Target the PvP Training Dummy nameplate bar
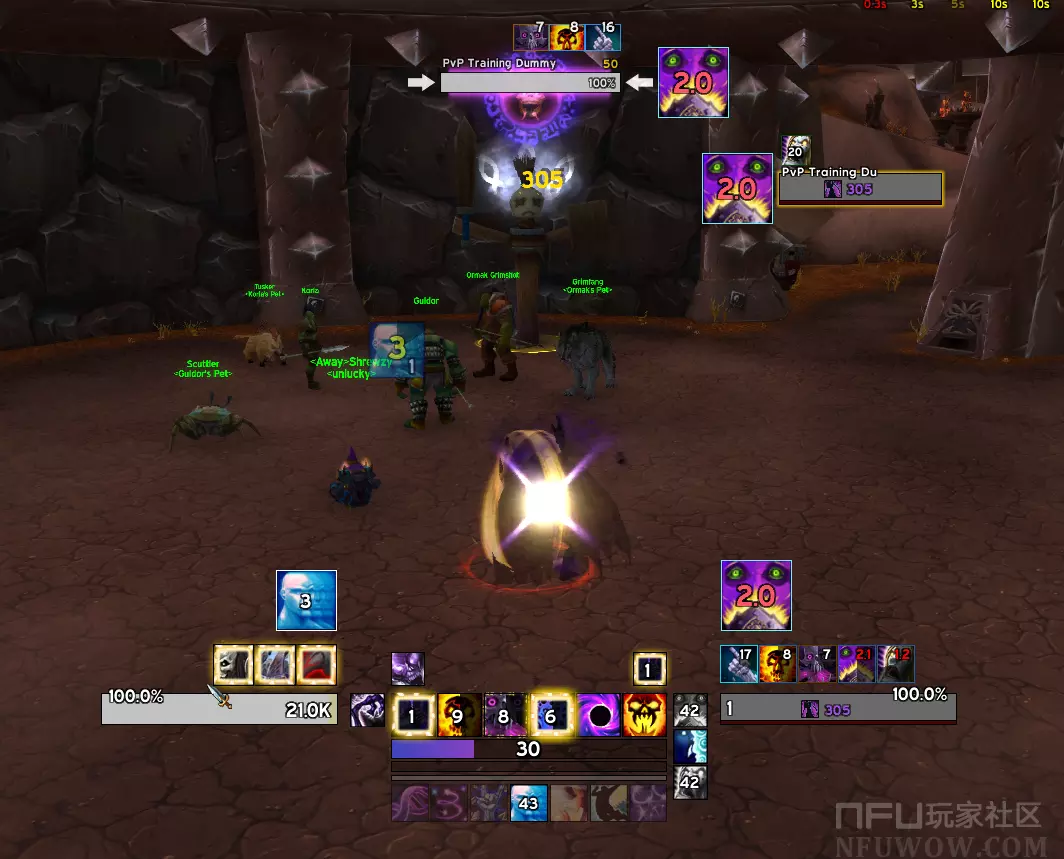 530,83
